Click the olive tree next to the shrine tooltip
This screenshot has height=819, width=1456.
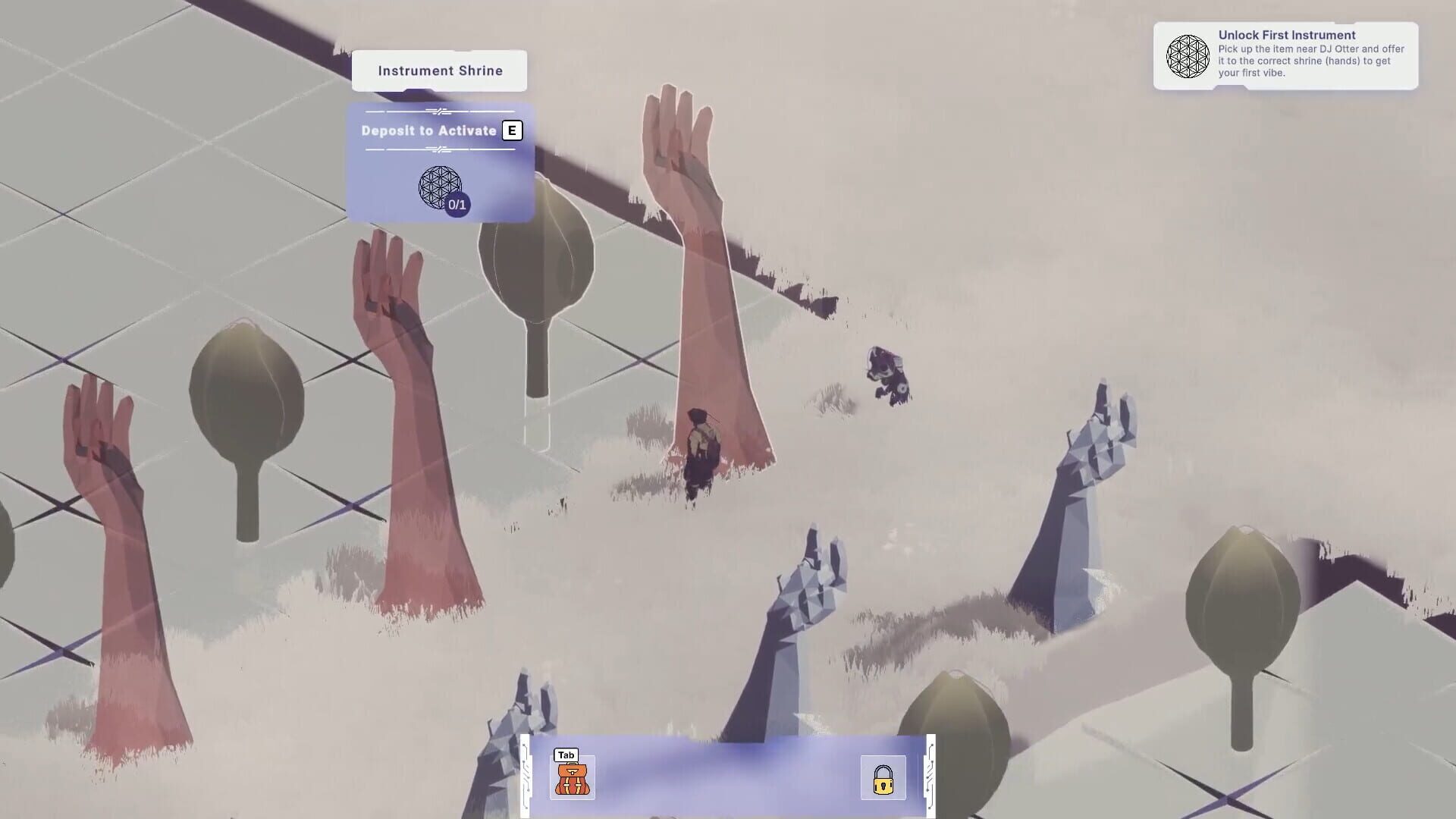click(535, 258)
